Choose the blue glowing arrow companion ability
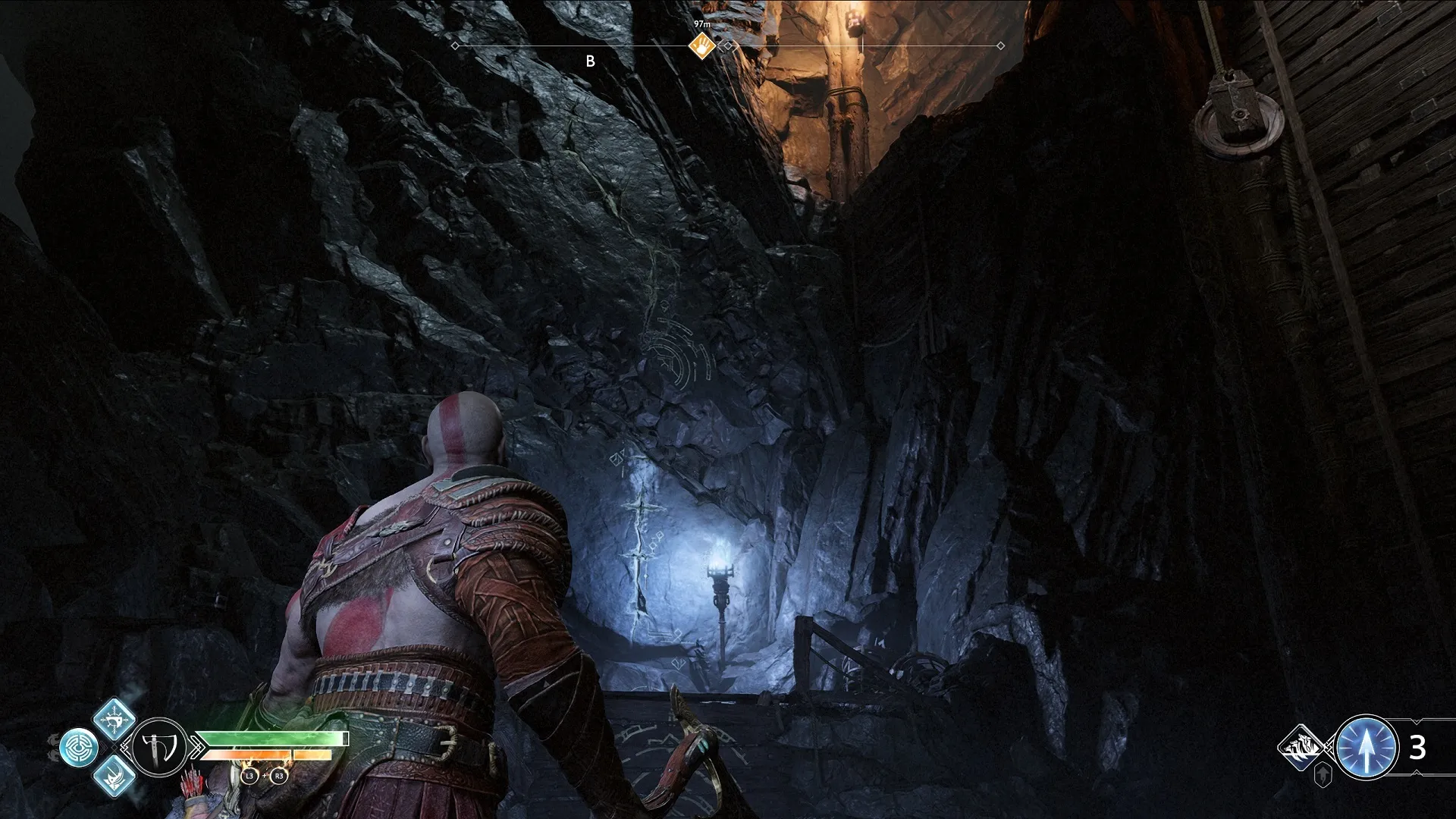This screenshot has width=1456, height=819. click(1365, 748)
